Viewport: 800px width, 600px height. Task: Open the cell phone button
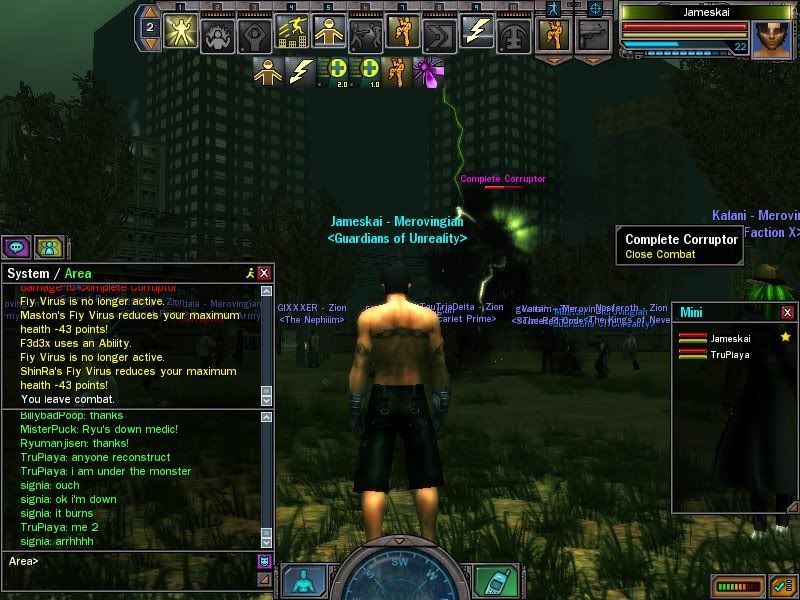coord(490,581)
